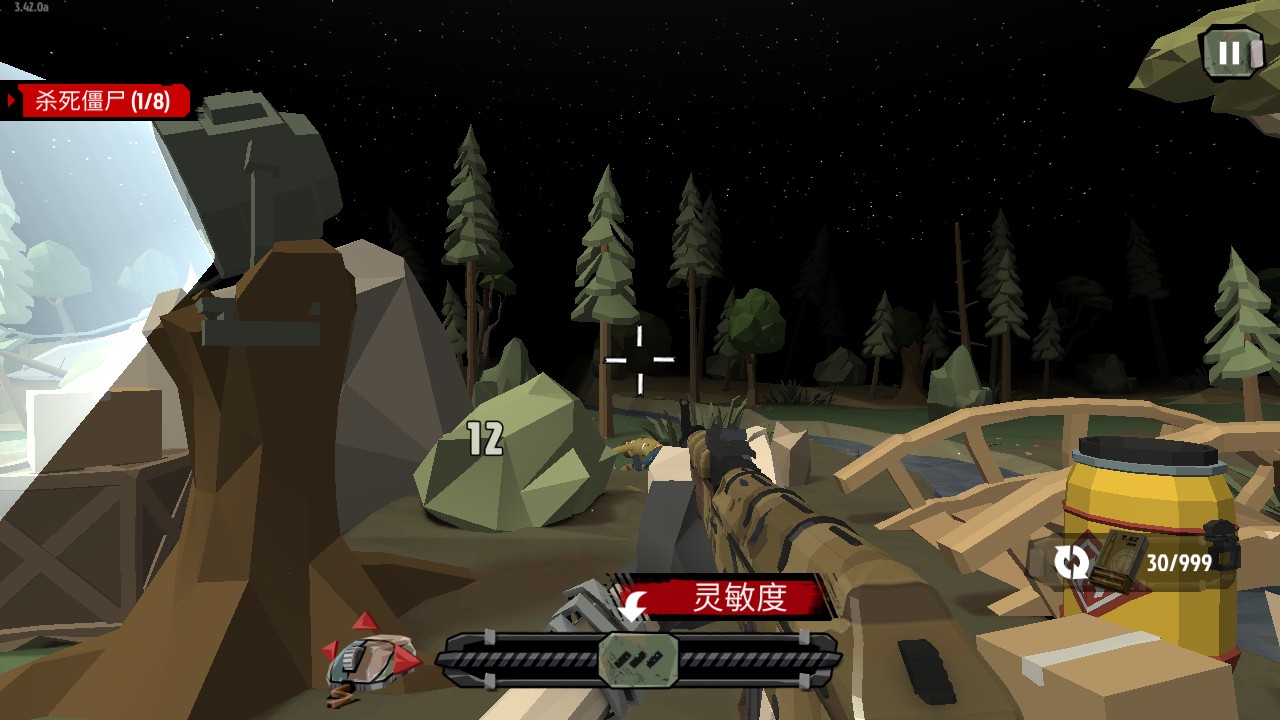Image resolution: width=1280 pixels, height=720 pixels.
Task: Reload the weapon using the circular arrows icon
Action: click(x=1071, y=563)
